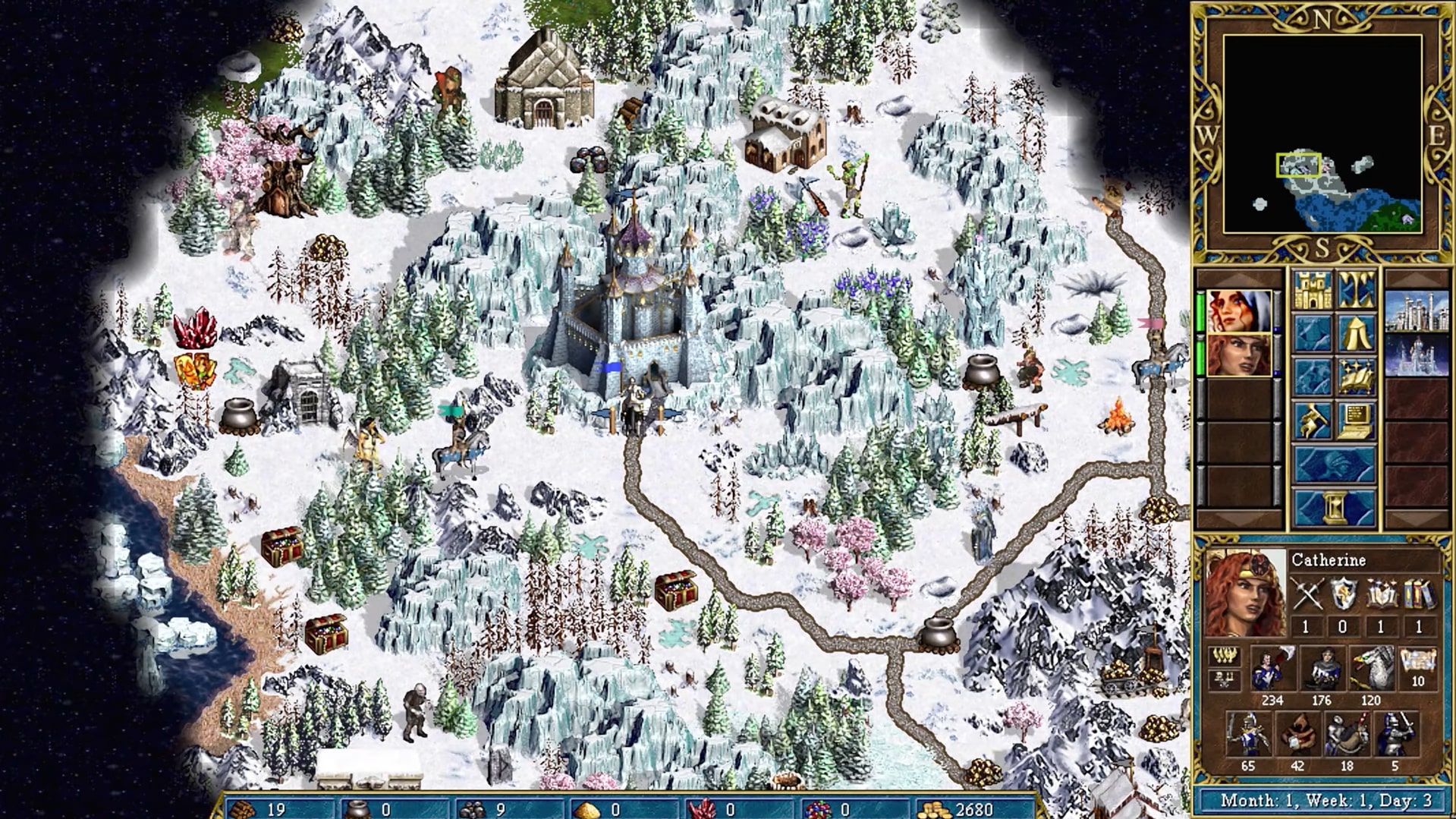The image size is (1456, 819).
Task: Select the white castle town thumbnail
Action: click(x=1417, y=311)
